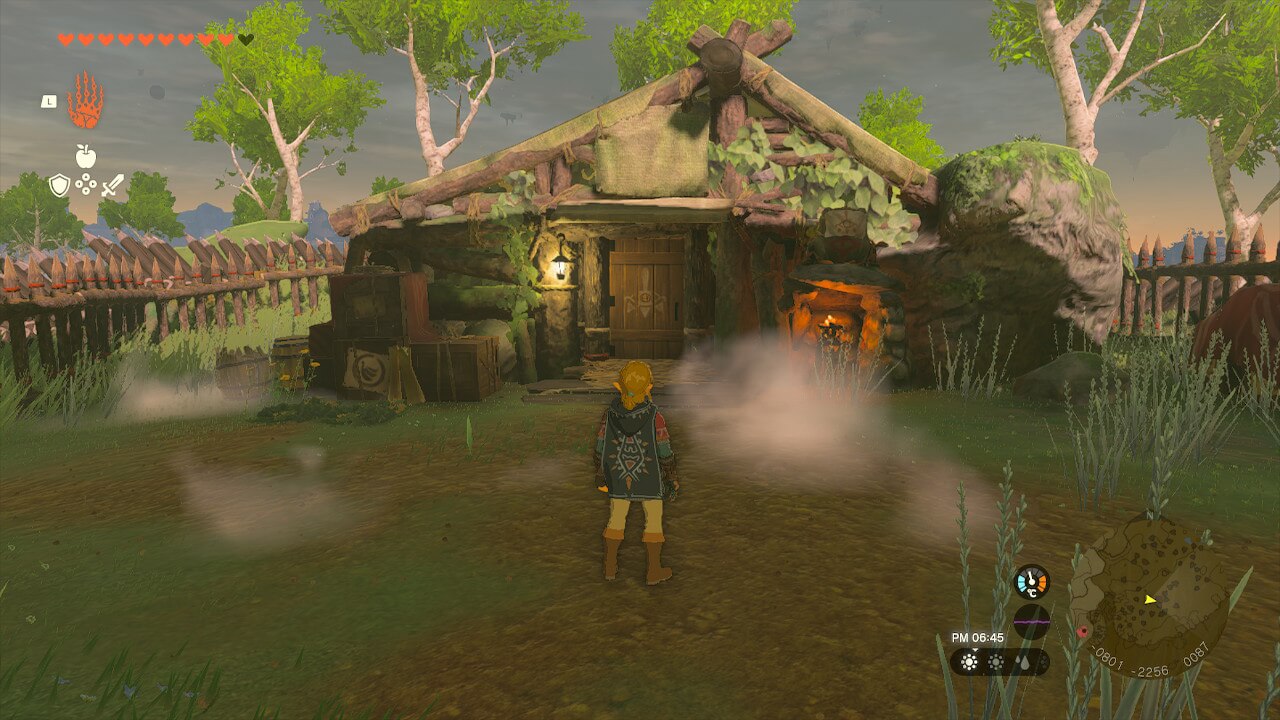Select the red marker at minimap edge
This screenshot has width=1280, height=720.
[x=1082, y=631]
